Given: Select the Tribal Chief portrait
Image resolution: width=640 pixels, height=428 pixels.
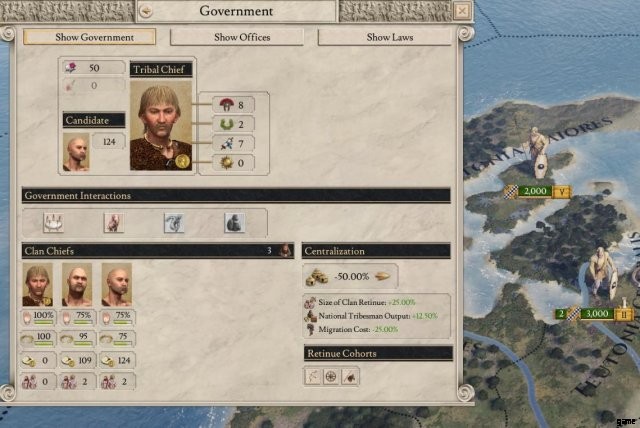Looking at the screenshot, I should pos(161,124).
